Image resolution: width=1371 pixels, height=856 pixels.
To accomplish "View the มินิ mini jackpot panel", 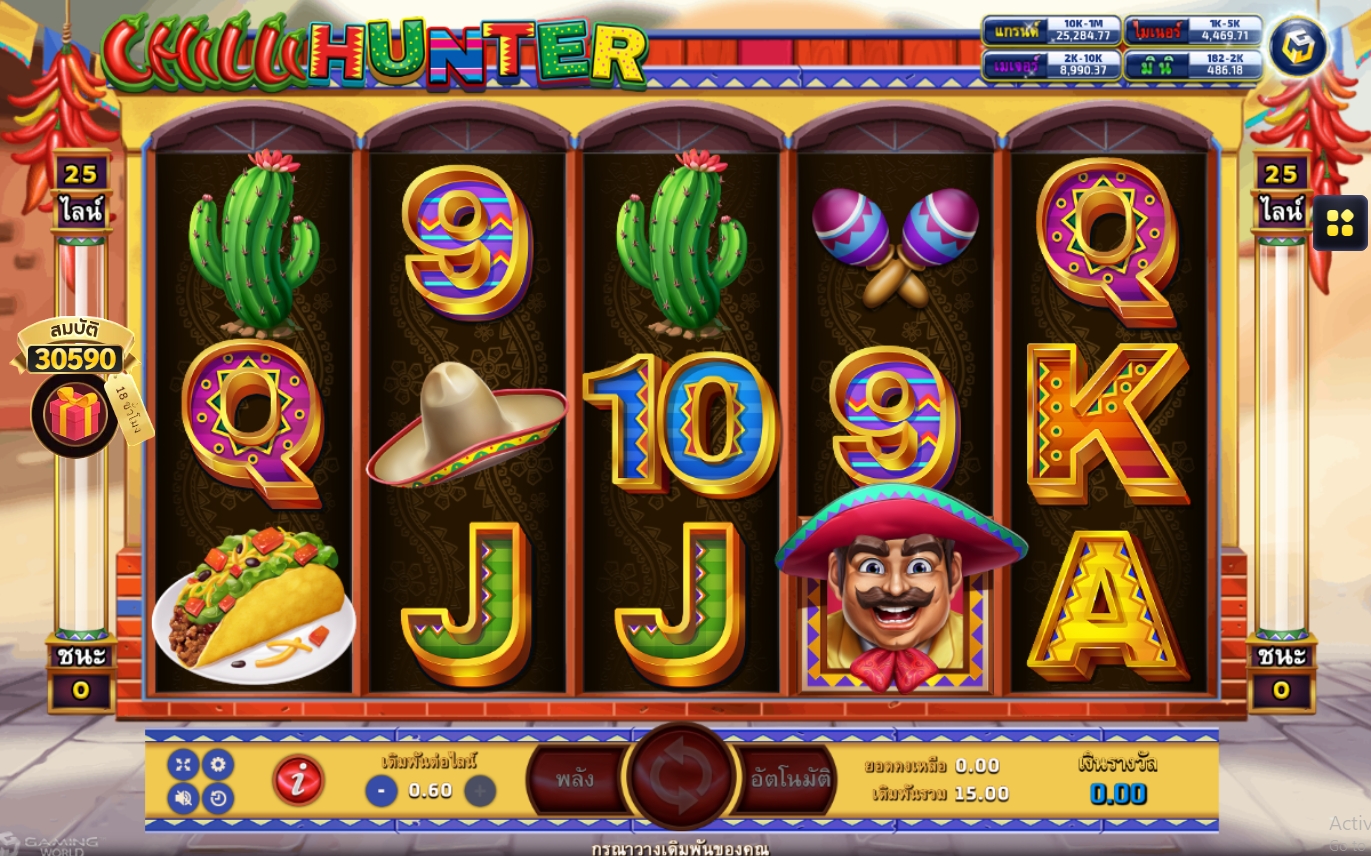I will click(x=1193, y=65).
